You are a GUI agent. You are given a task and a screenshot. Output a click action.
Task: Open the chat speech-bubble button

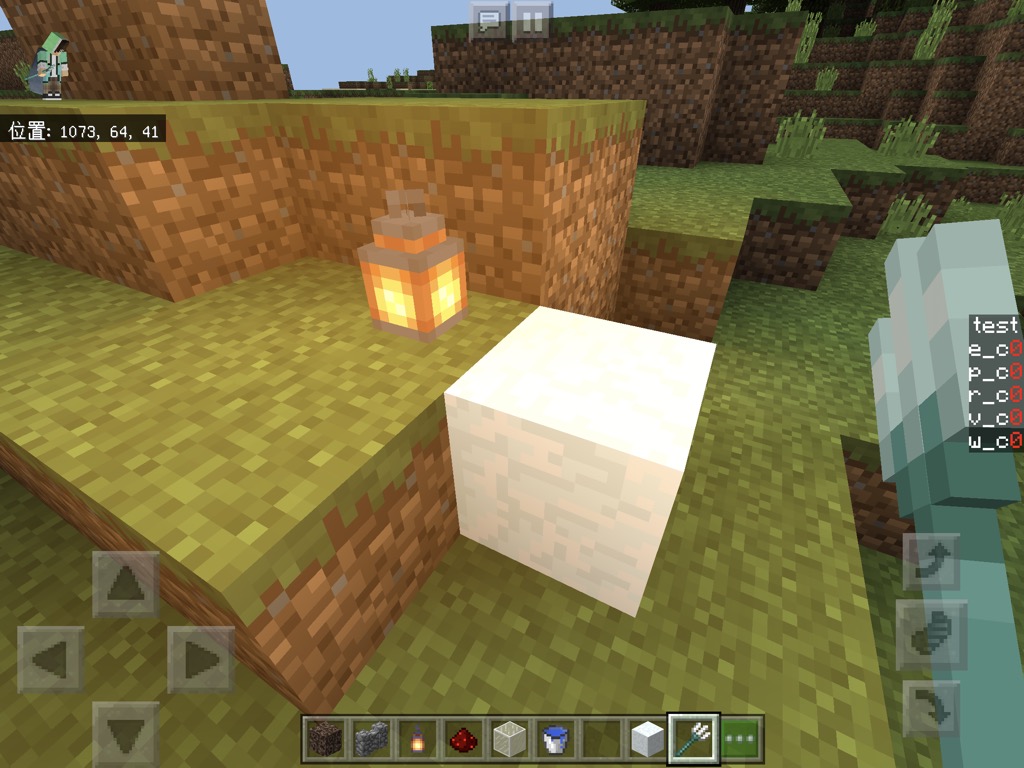[489, 21]
